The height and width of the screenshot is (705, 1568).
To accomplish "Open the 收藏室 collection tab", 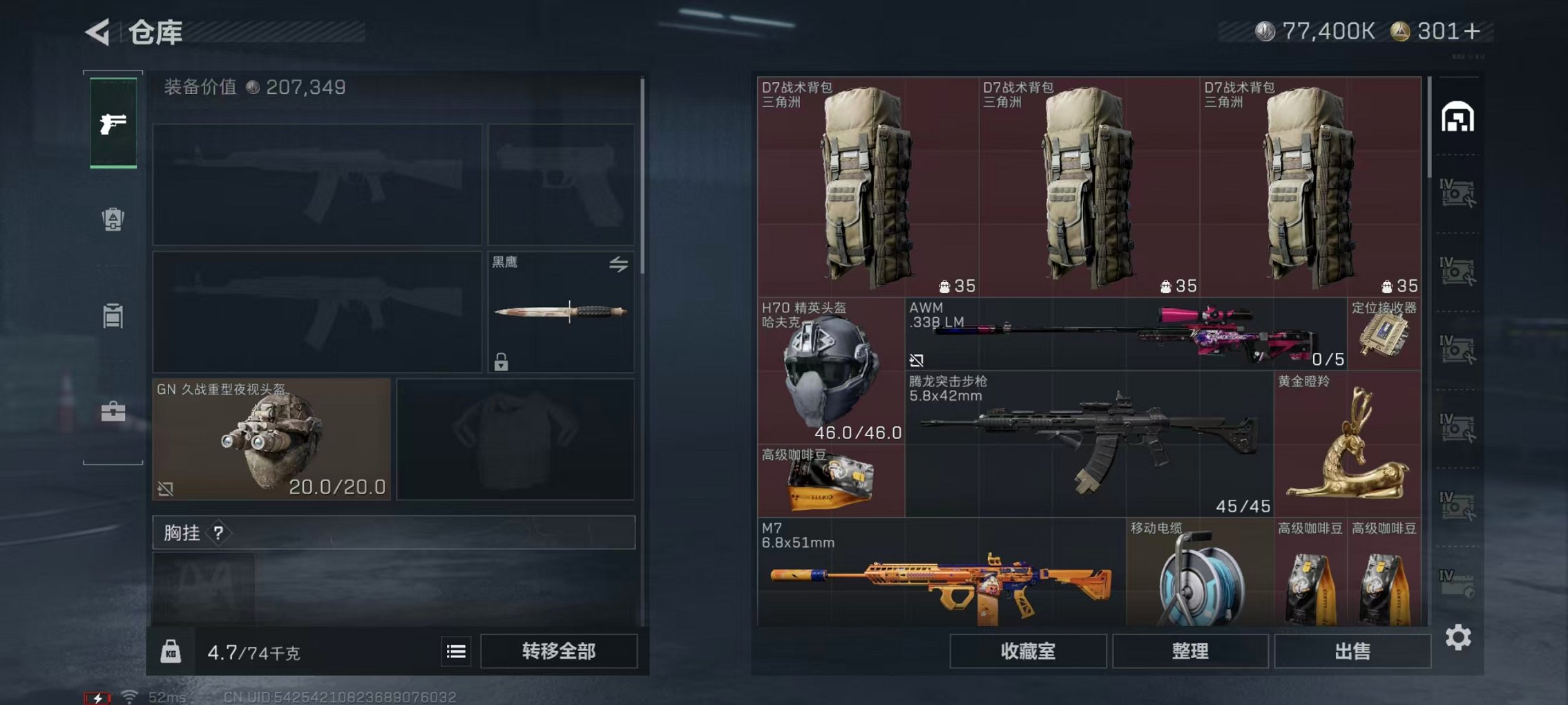I will coord(1030,650).
